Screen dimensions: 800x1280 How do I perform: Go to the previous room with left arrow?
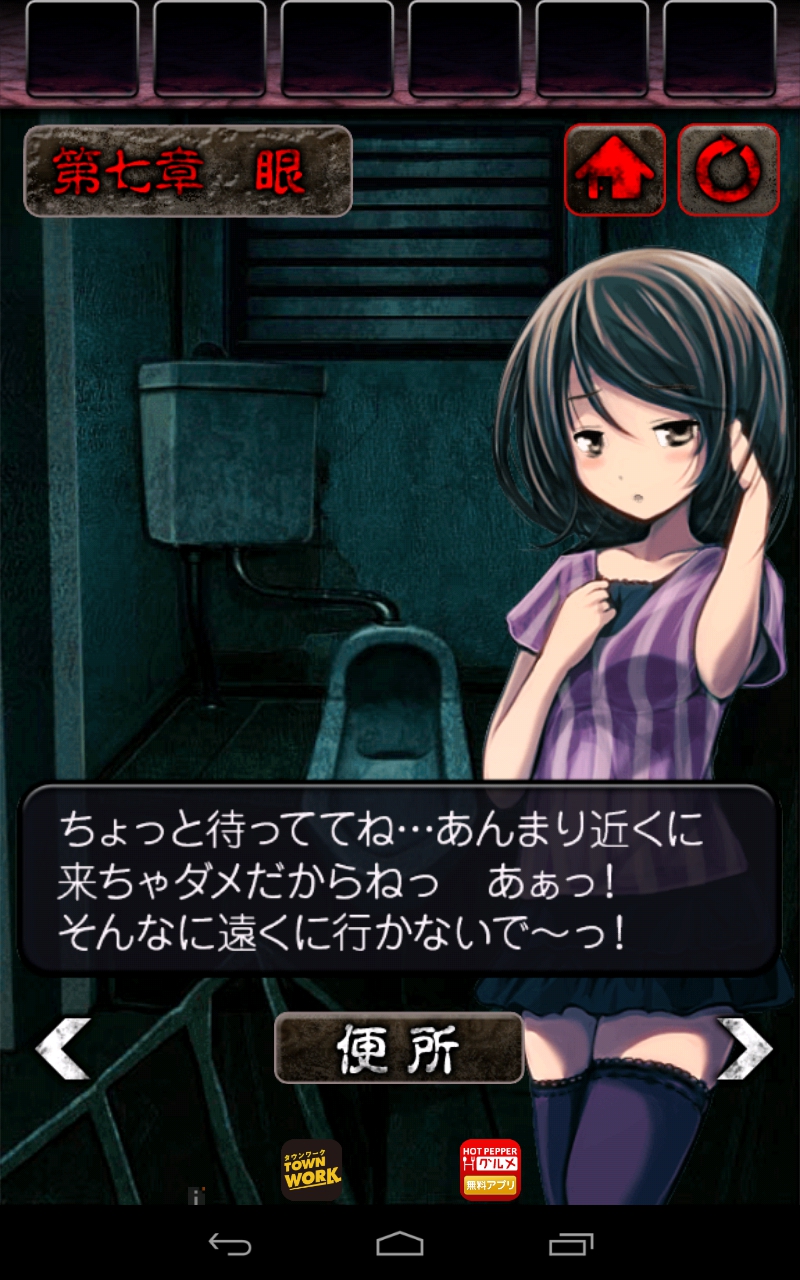tap(62, 1048)
